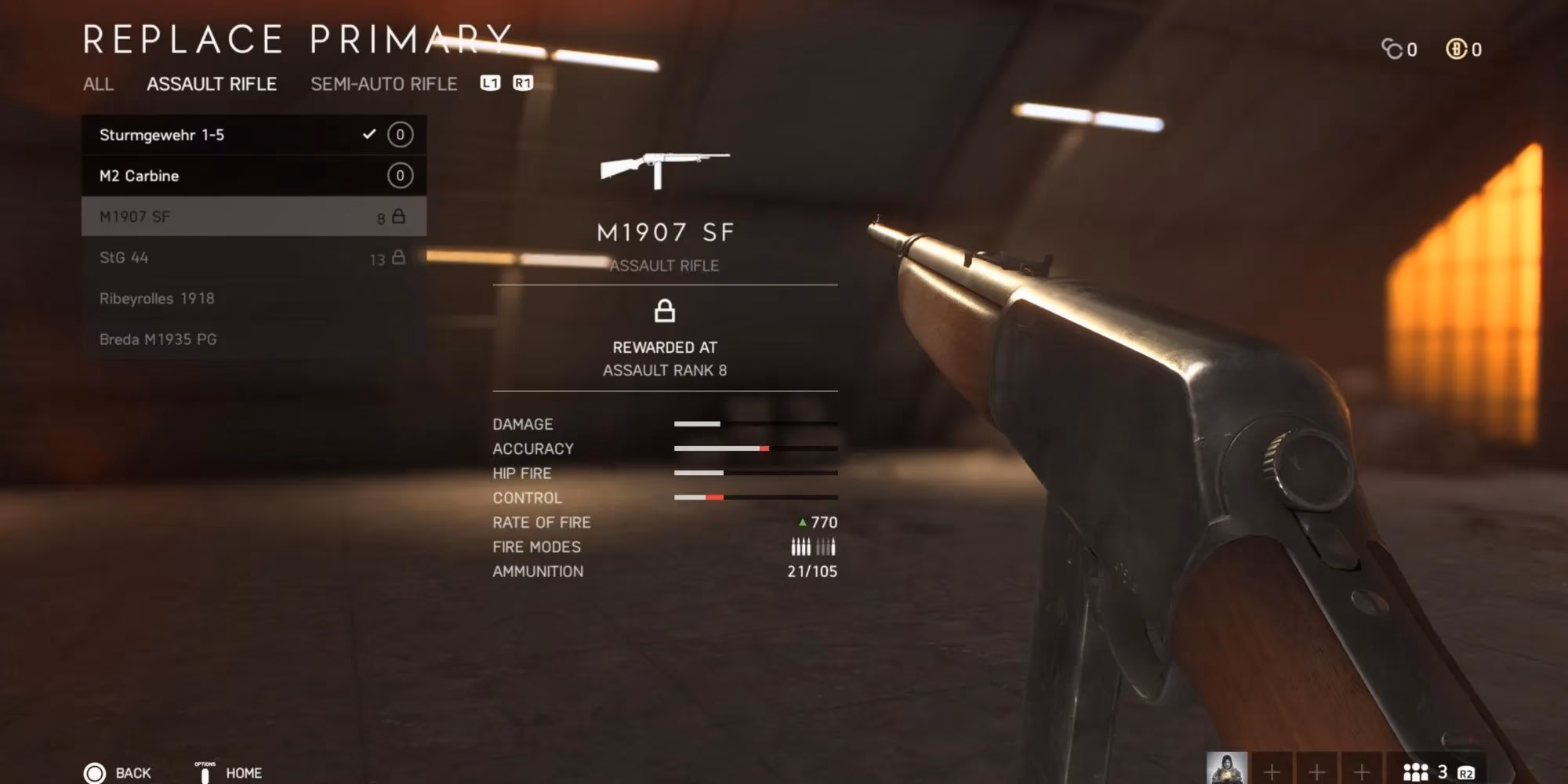The image size is (1568, 784).
Task: Click the Company Coin currency icon
Action: click(1396, 49)
